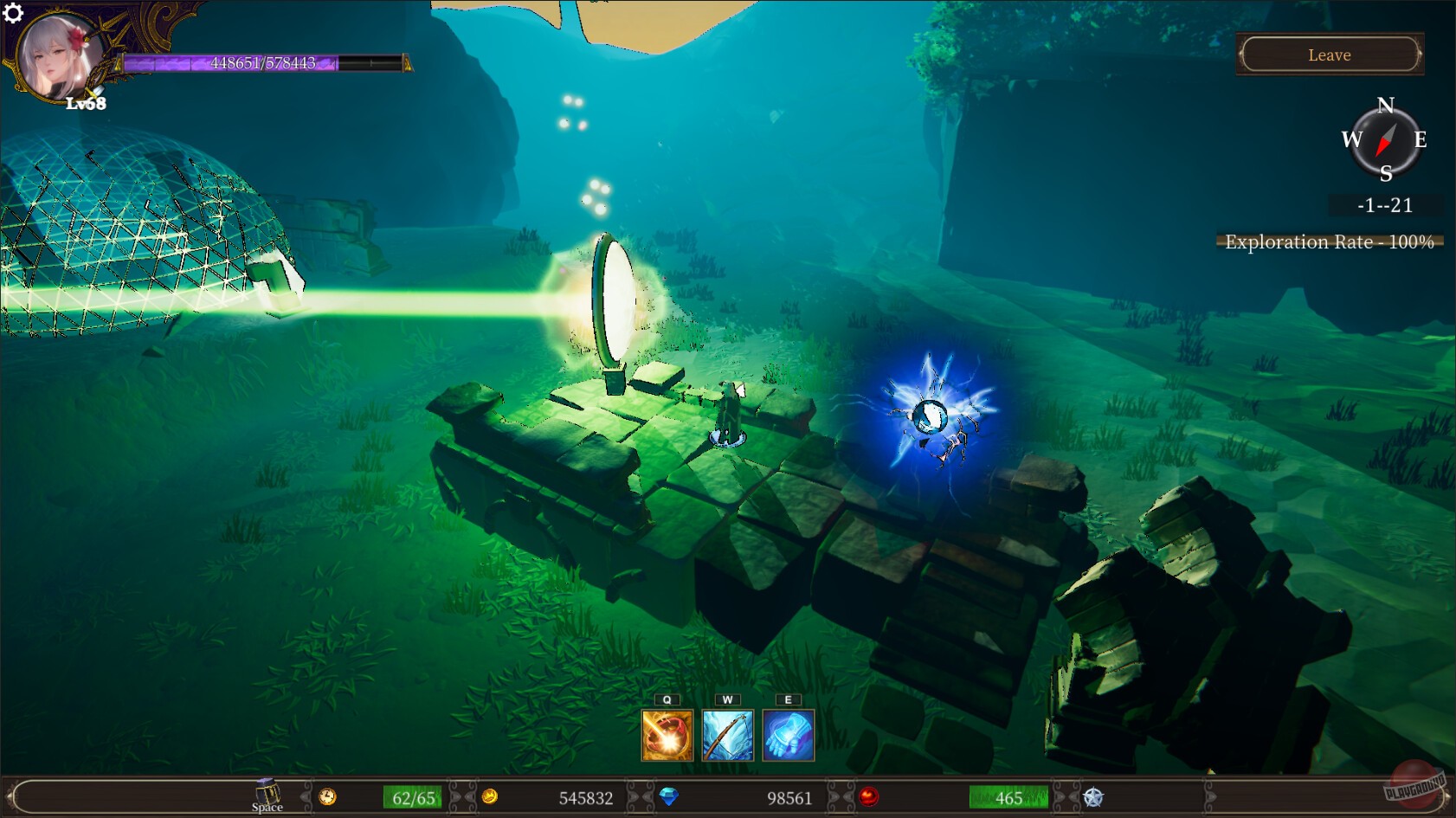Select the gold coin currency icon

489,798
